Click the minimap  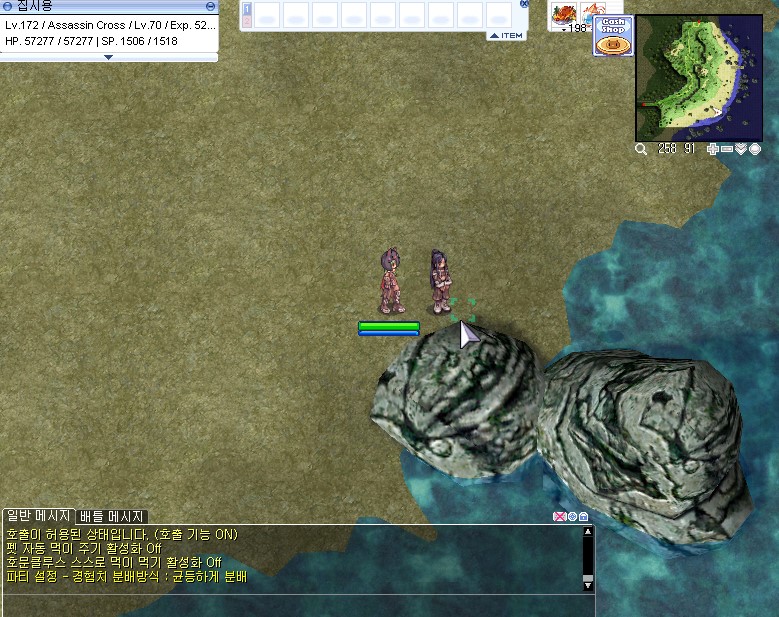click(x=698, y=77)
